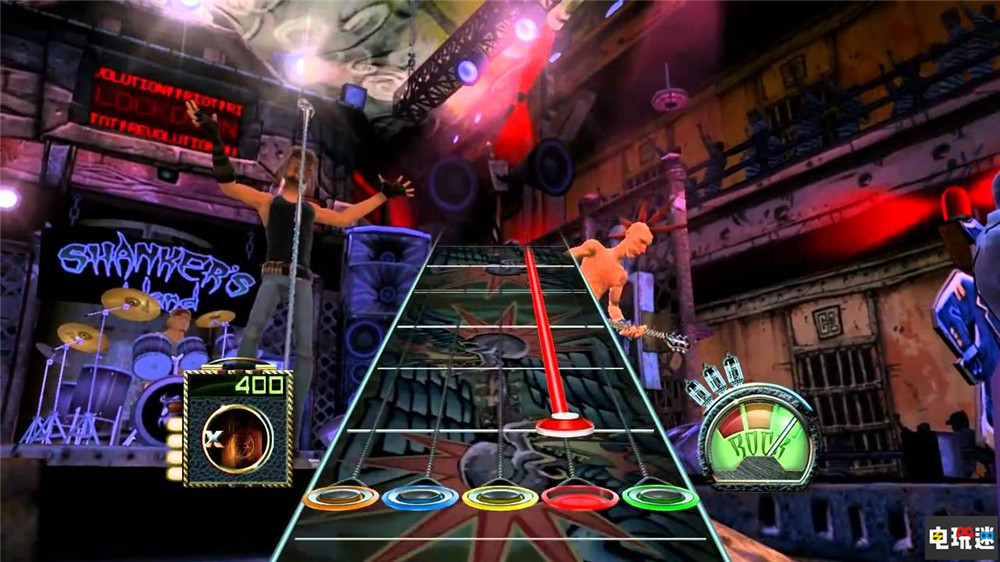The image size is (1000, 562).
Task: Tap the yellow fret target
Action: (500, 497)
